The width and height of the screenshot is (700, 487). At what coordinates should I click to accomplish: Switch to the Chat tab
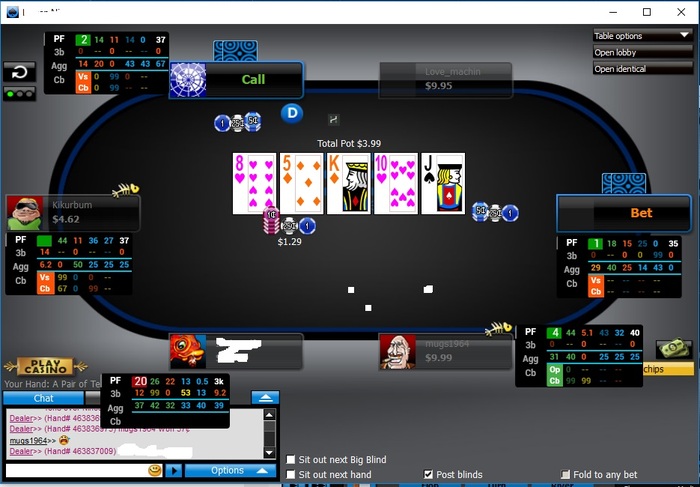[44, 398]
